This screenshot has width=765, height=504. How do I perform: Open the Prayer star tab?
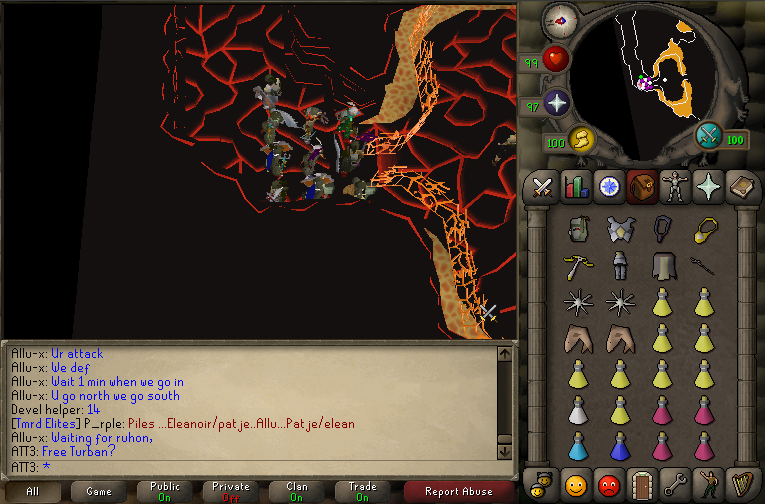(x=705, y=187)
